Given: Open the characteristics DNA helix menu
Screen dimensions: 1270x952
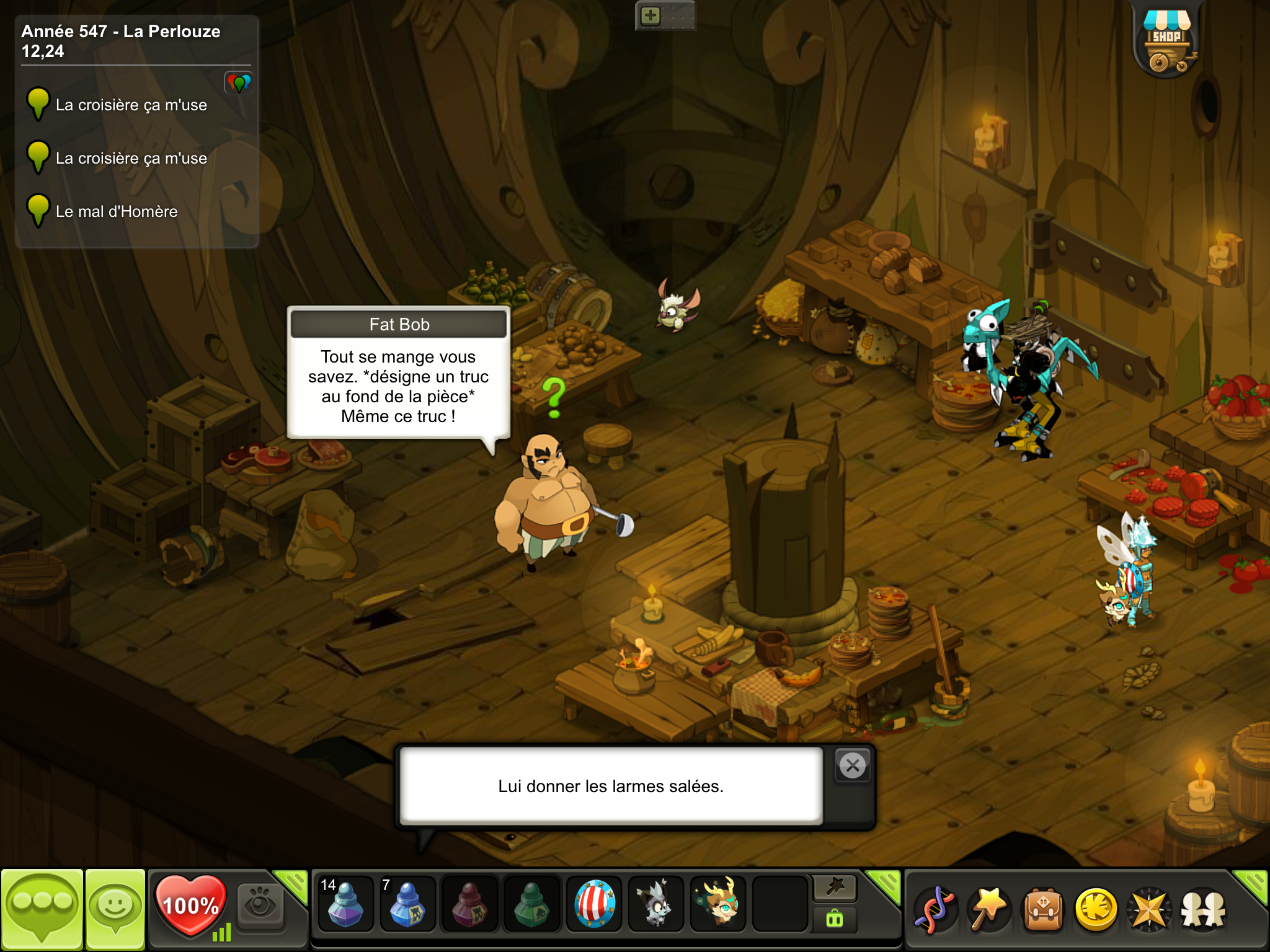Looking at the screenshot, I should pos(935,910).
